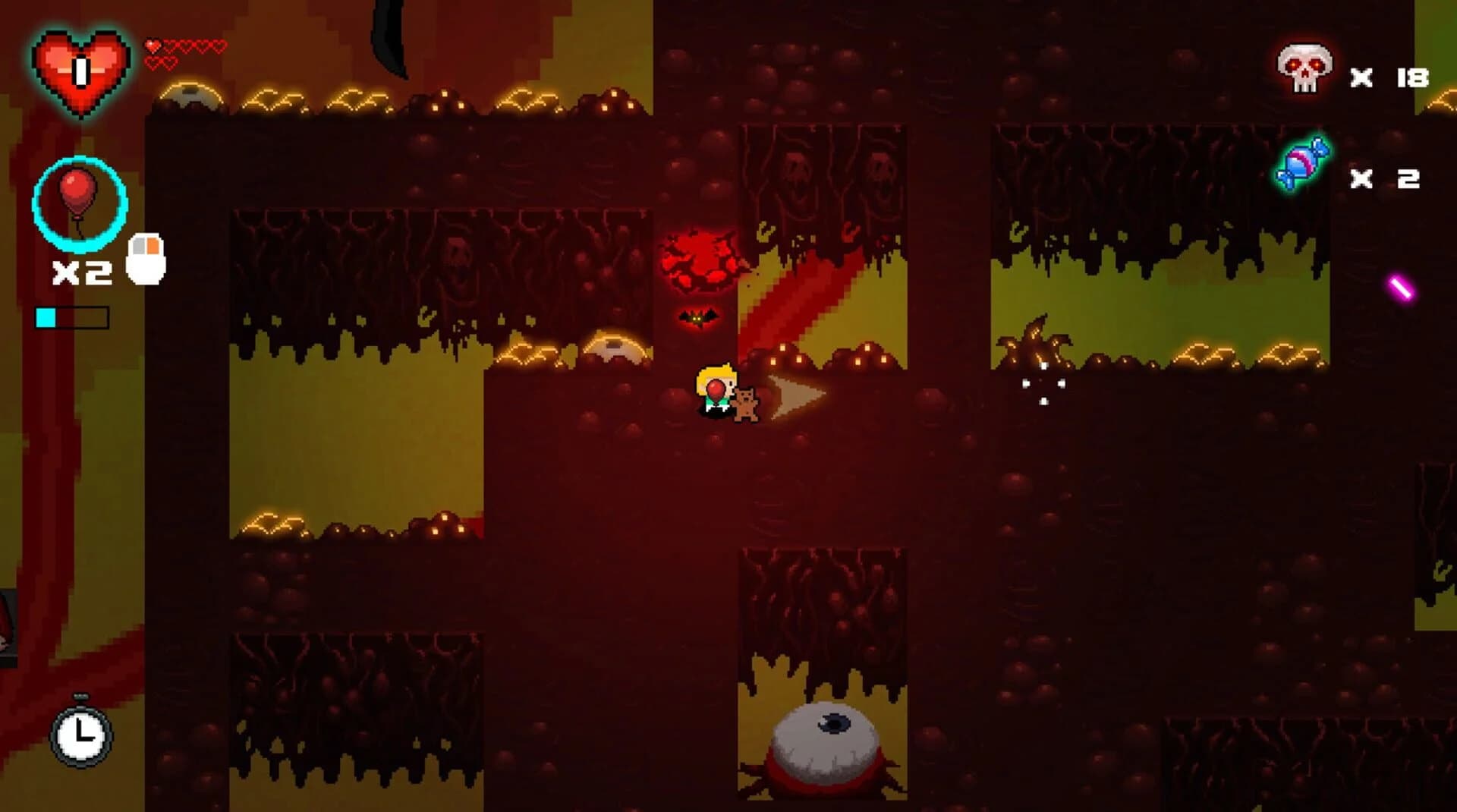Click the filled heart in the mini heart row
The height and width of the screenshot is (812, 1457).
(151, 46)
